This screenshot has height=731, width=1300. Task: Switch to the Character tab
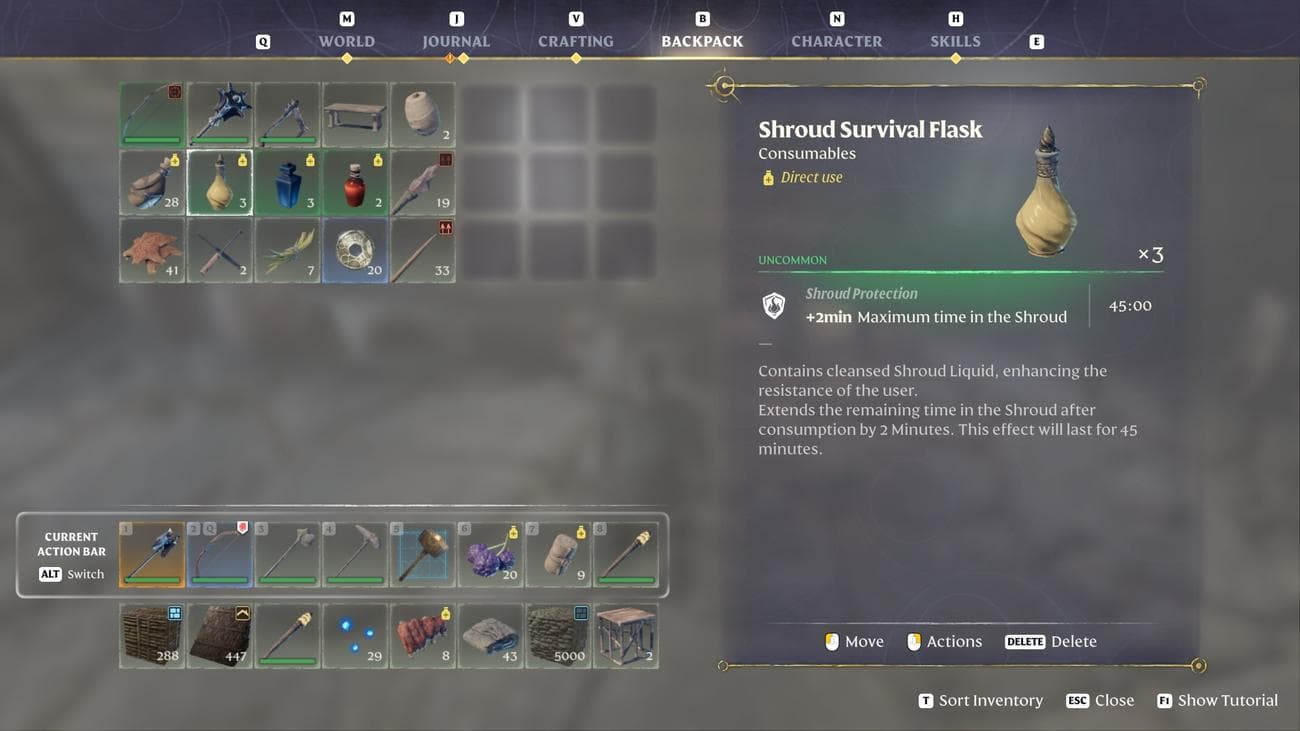tap(836, 41)
